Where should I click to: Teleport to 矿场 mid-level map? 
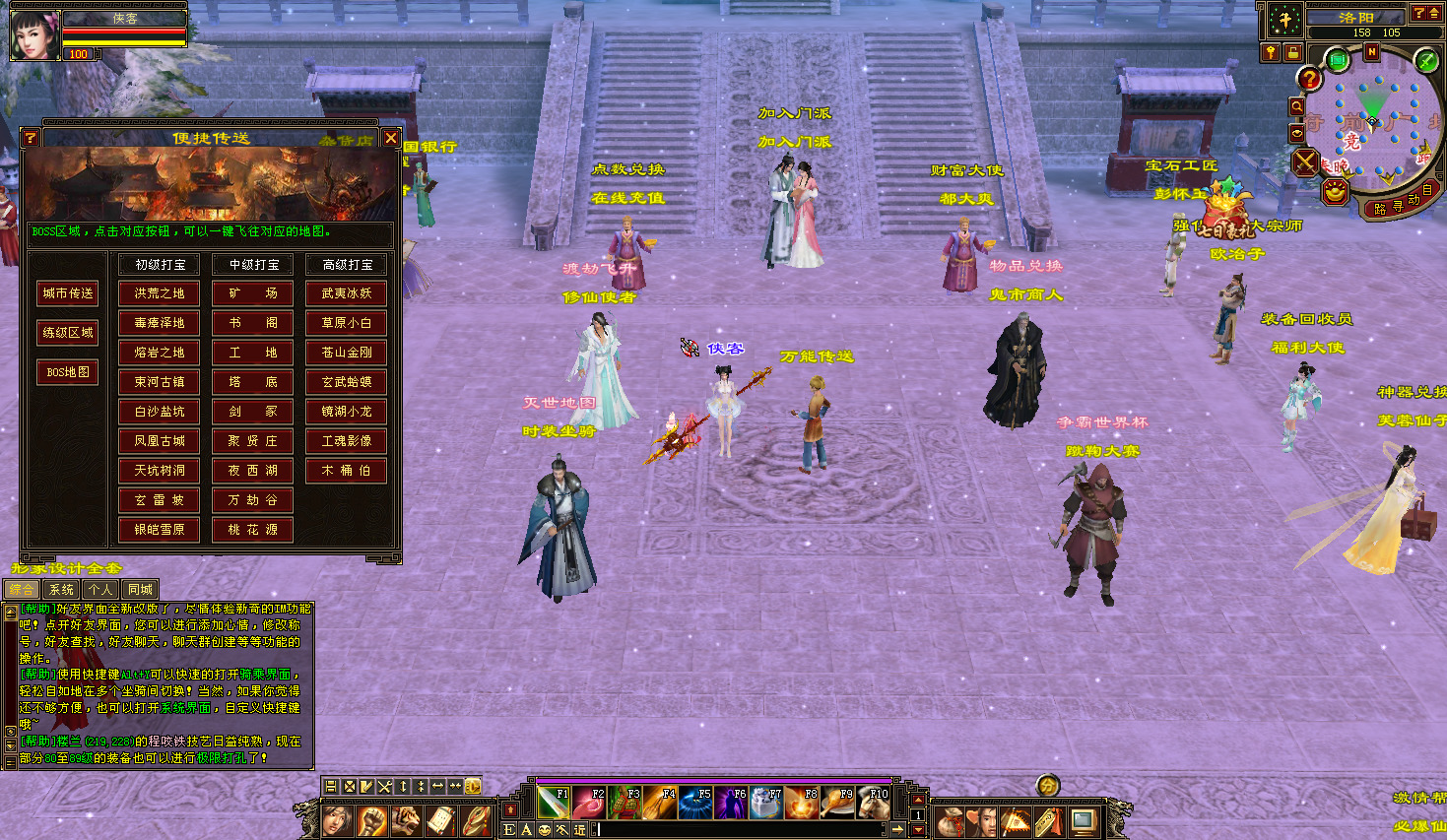tap(254, 293)
